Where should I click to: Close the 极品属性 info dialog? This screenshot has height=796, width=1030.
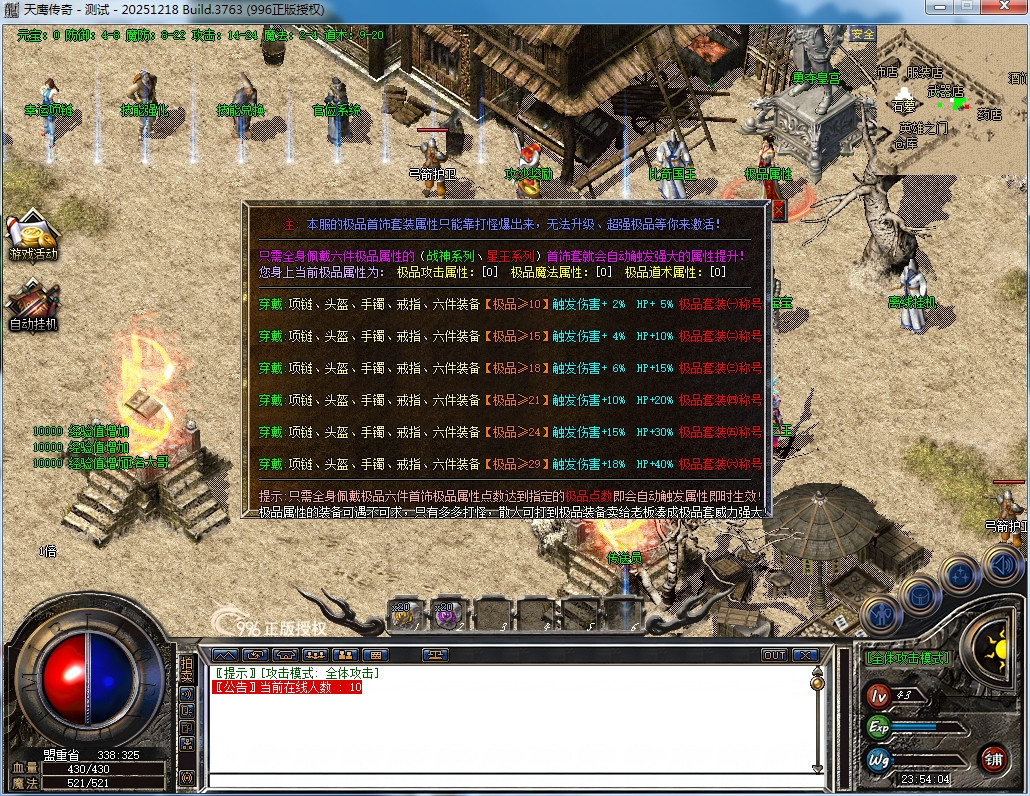pos(779,210)
